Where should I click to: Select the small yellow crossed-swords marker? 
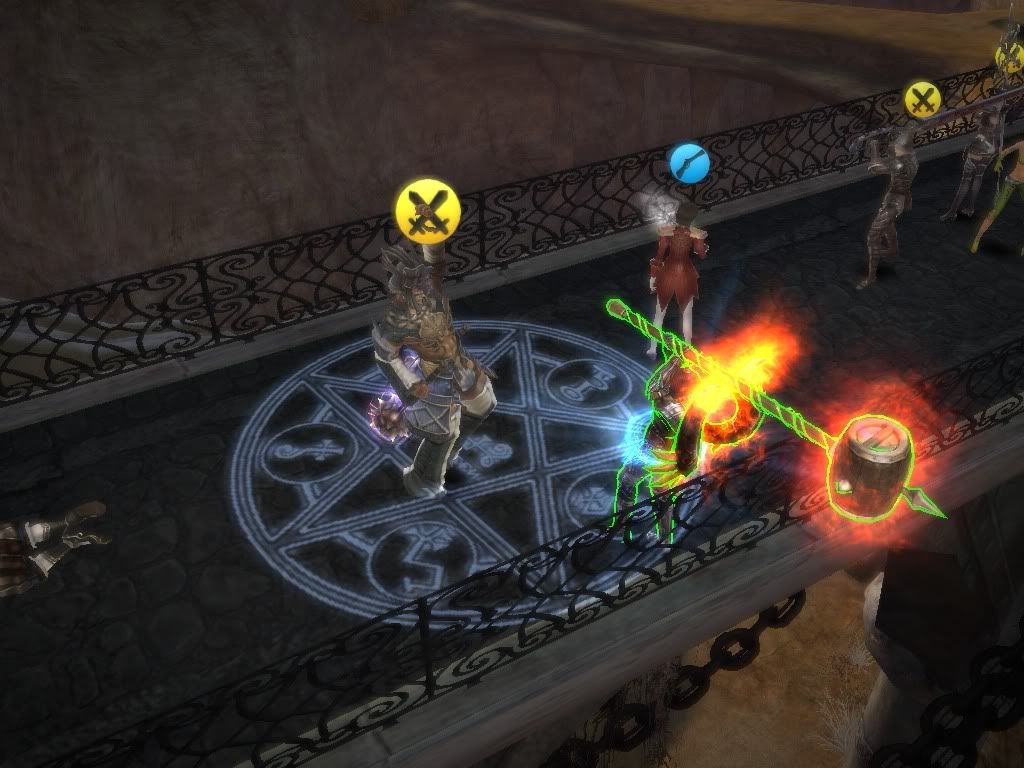coord(922,99)
